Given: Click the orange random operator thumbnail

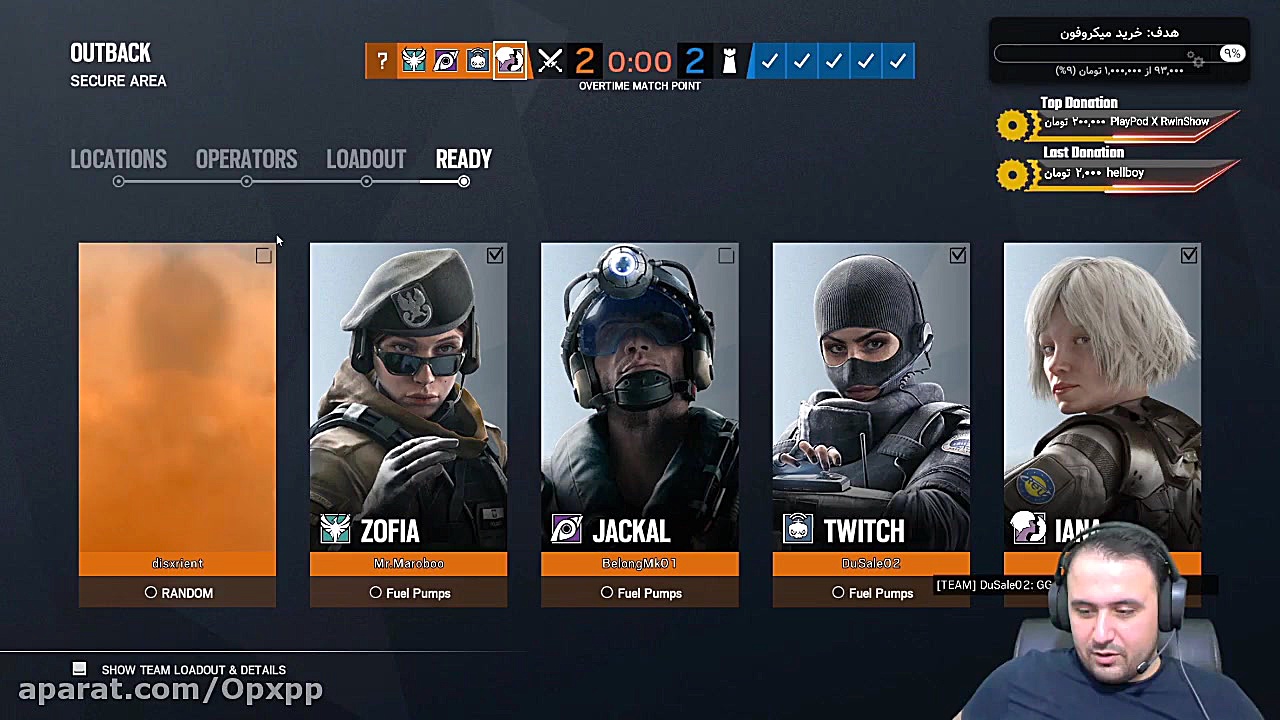Looking at the screenshot, I should tap(177, 400).
